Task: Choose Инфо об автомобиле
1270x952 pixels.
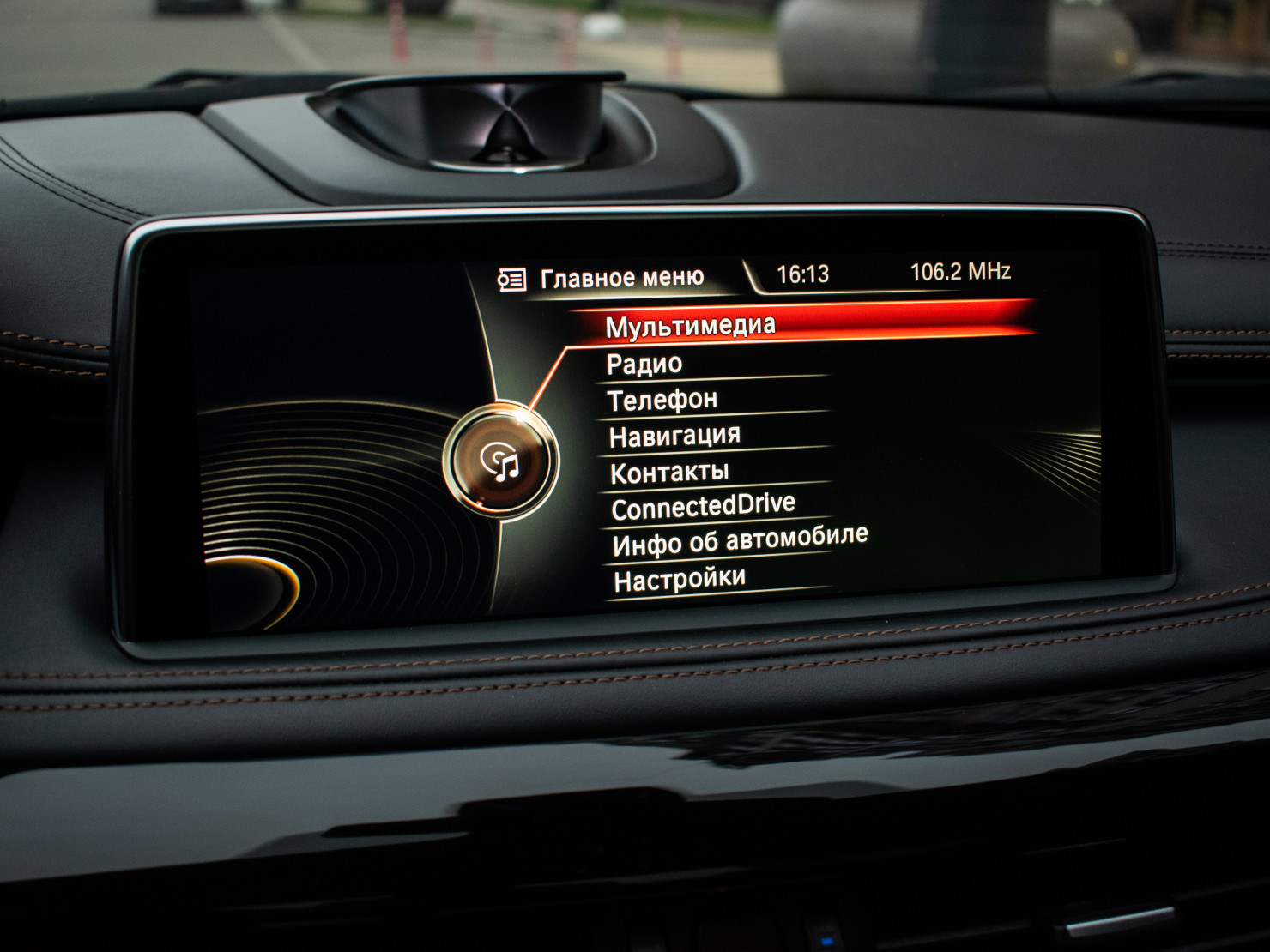Action: [x=740, y=540]
